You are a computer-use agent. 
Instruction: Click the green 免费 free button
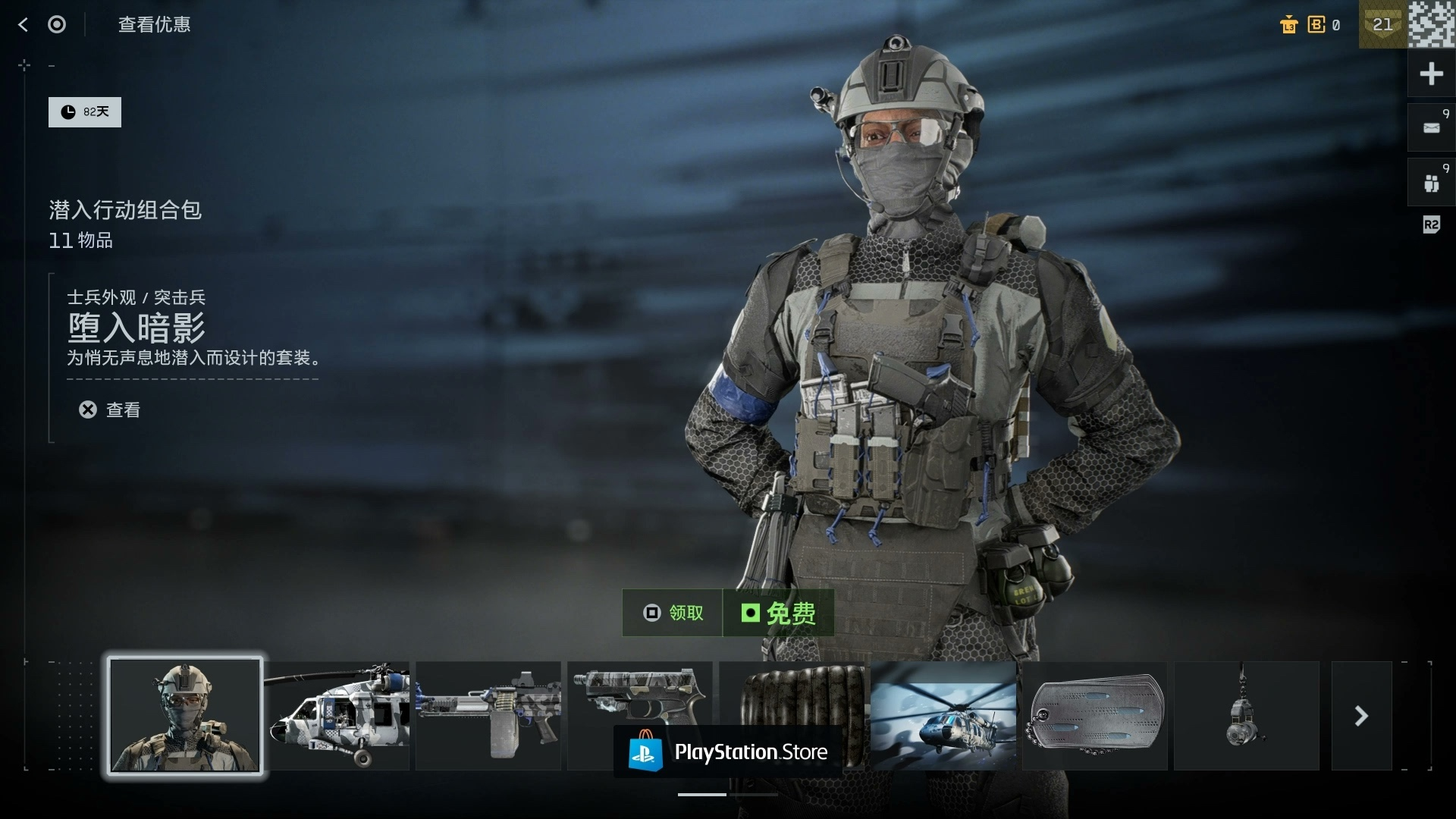pos(778,613)
